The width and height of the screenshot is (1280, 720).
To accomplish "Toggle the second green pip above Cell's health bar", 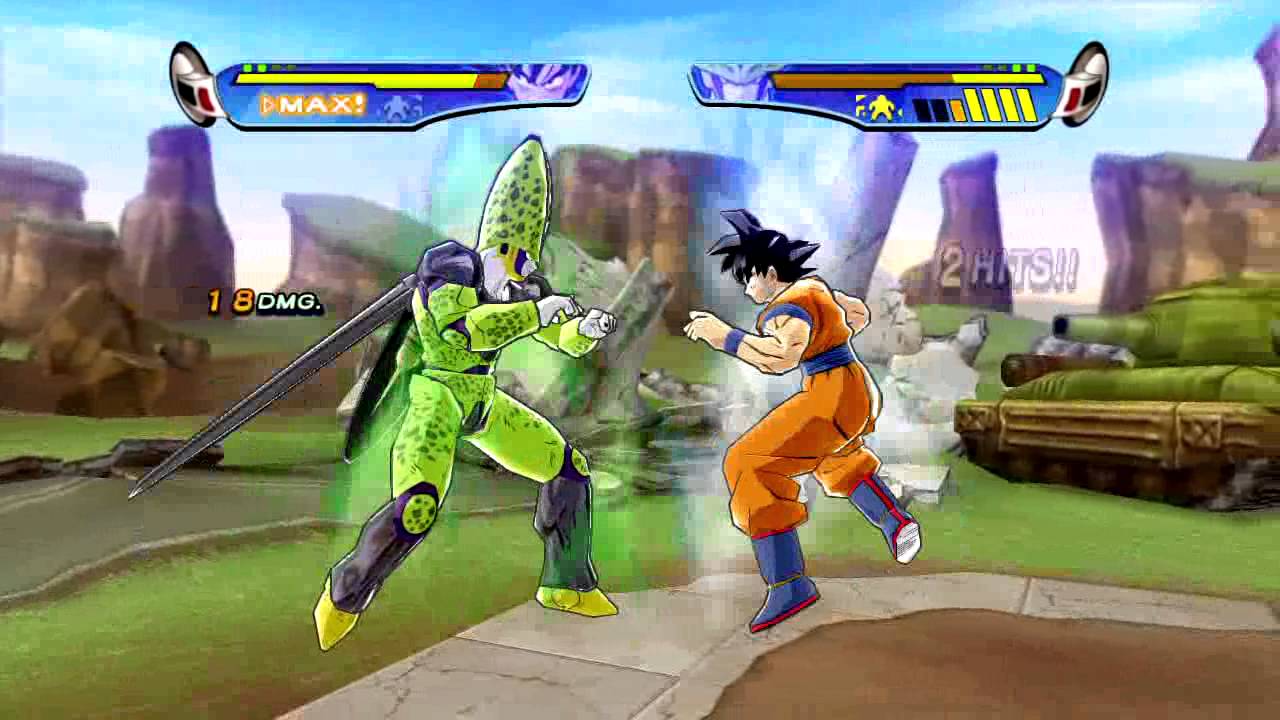I will coord(263,67).
